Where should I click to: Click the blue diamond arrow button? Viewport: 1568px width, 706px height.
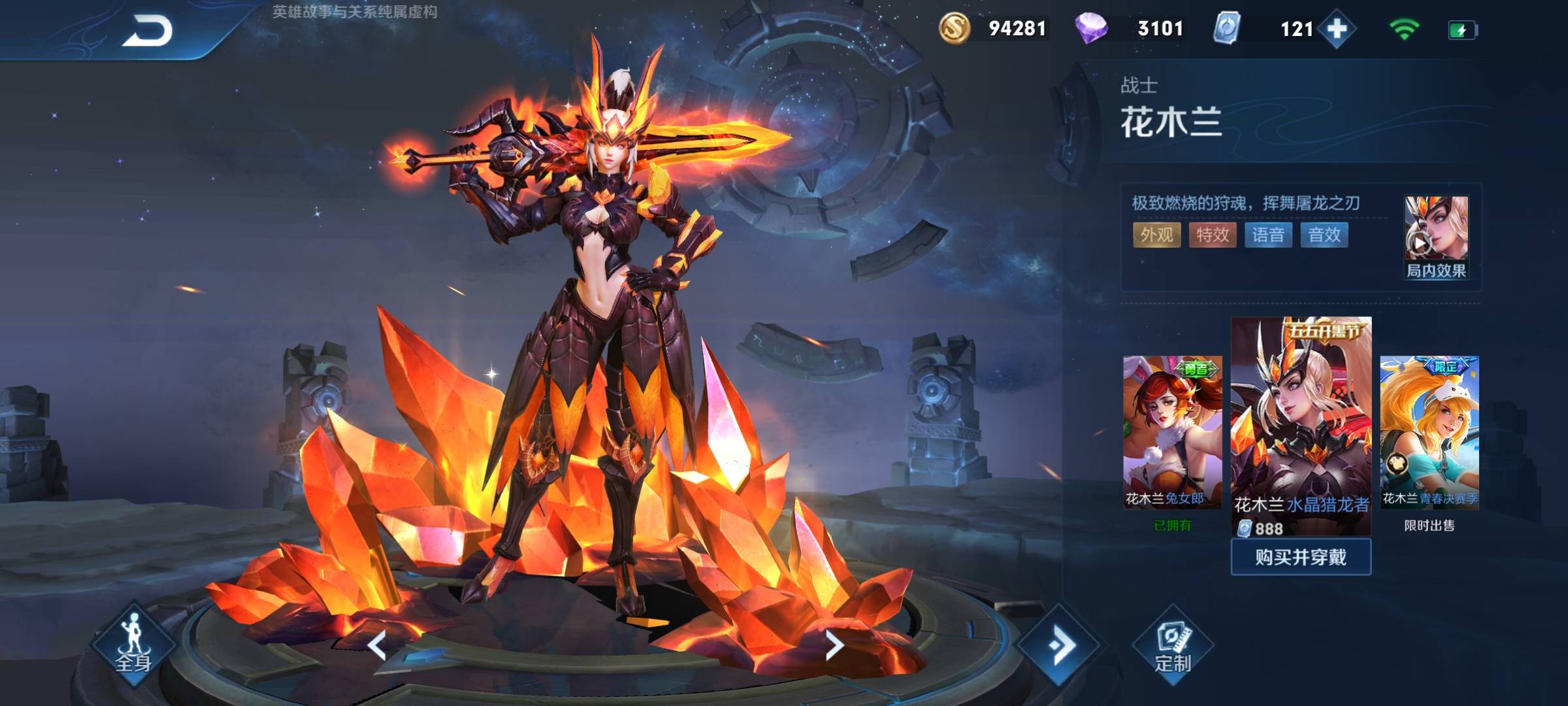point(1060,646)
